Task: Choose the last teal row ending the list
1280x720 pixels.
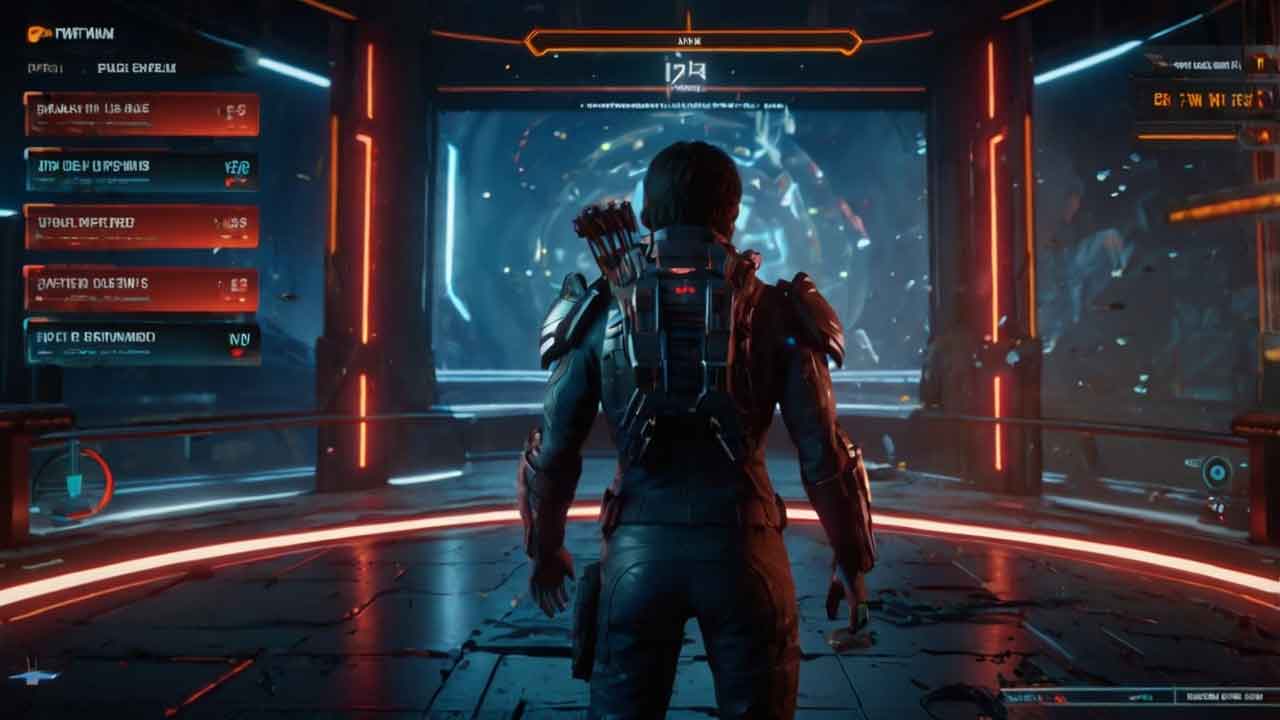Action: point(142,342)
